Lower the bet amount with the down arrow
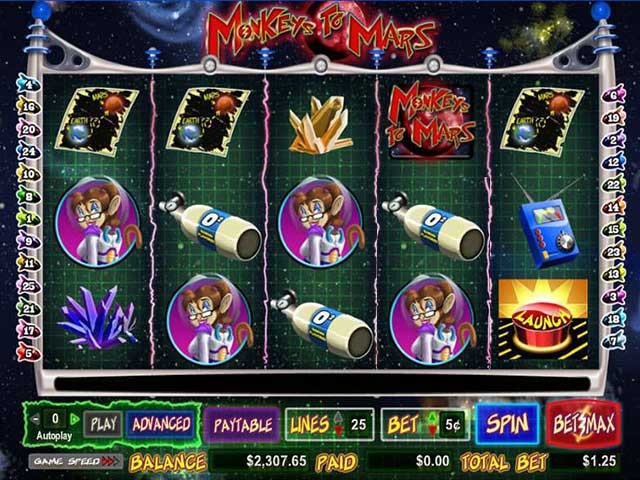This screenshot has width=640, height=480. tap(432, 431)
